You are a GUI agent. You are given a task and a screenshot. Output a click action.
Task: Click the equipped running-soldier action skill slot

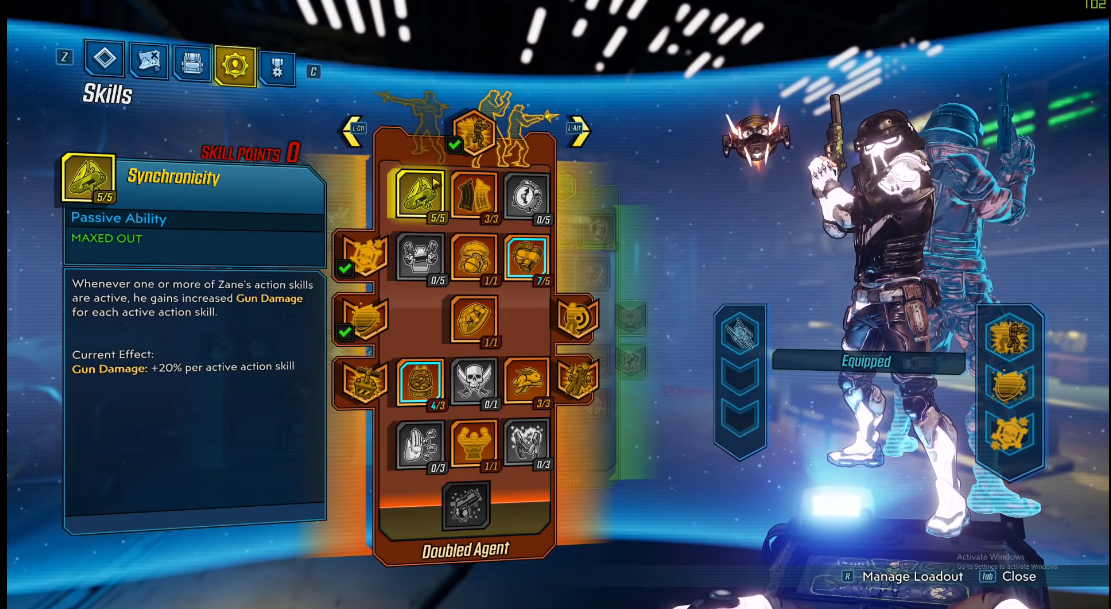(1010, 338)
